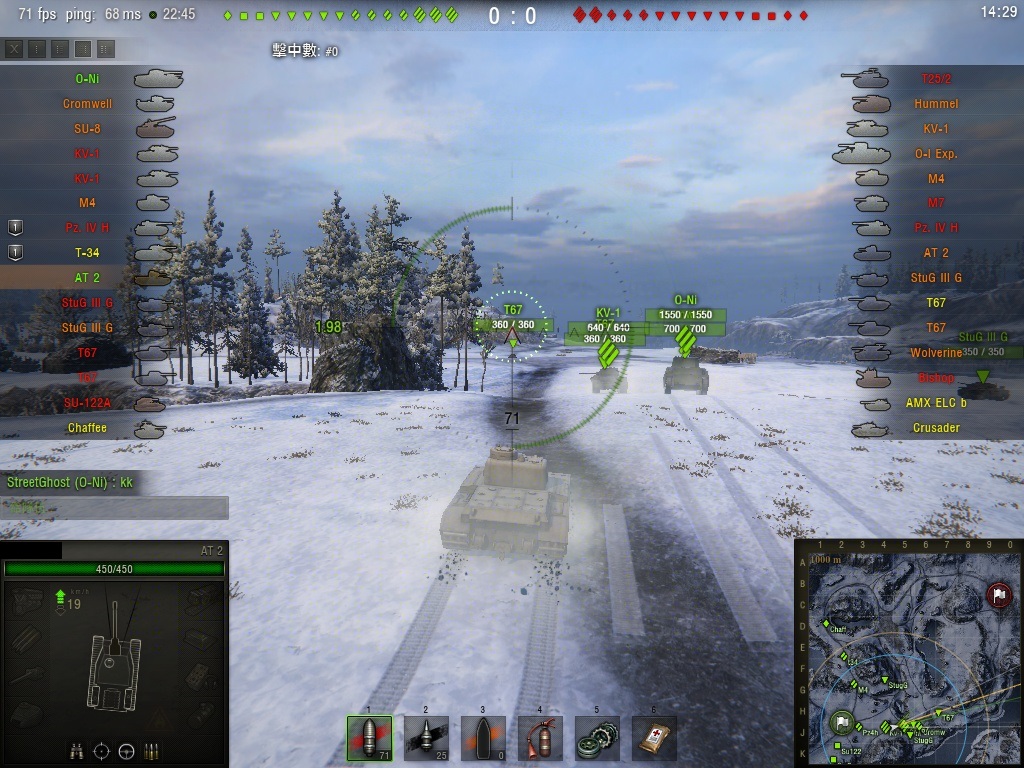Image resolution: width=1024 pixels, height=768 pixels.
Task: Switch to the second shell with 25 rounds
Action: coord(426,738)
